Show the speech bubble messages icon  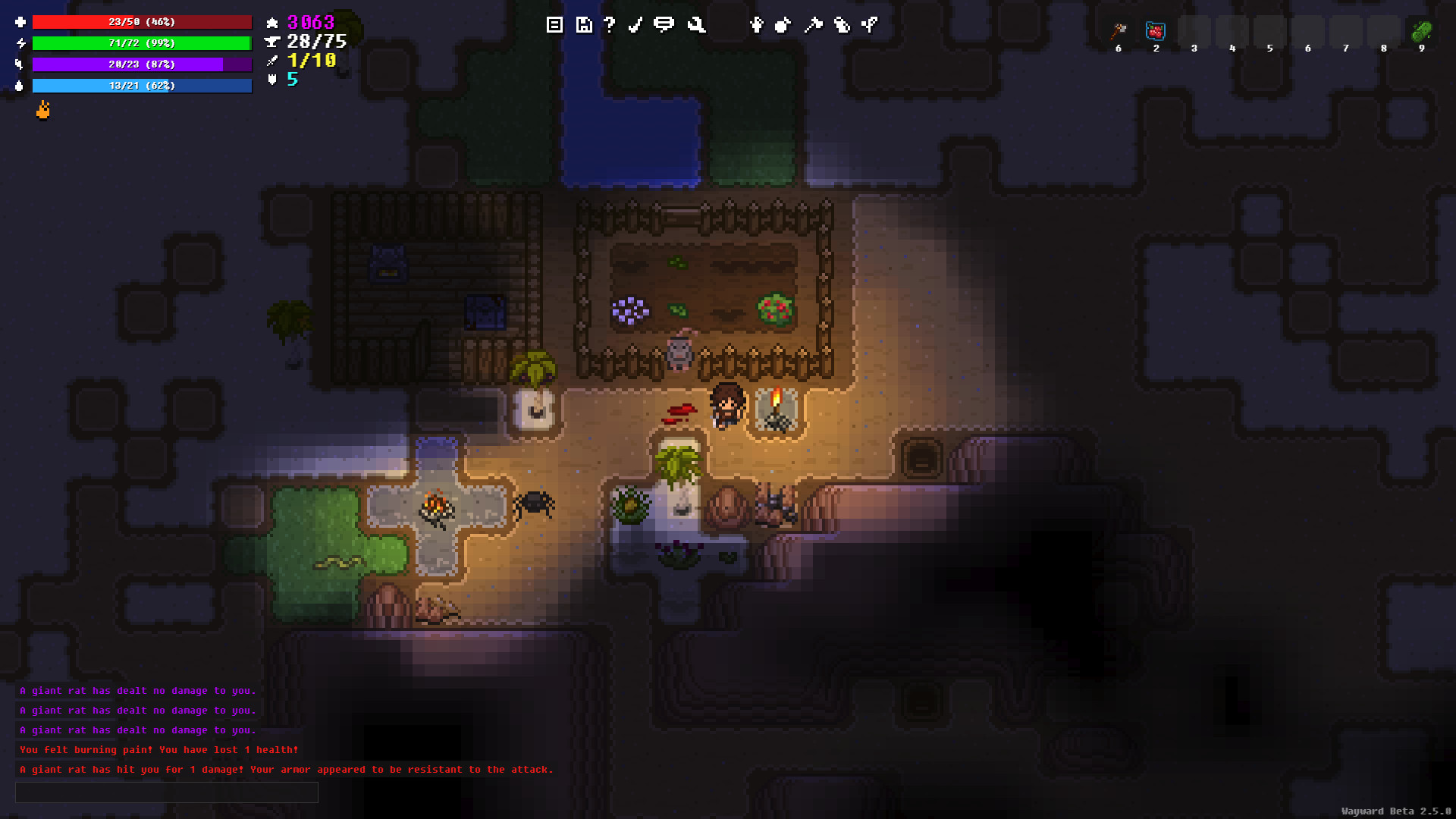(664, 25)
